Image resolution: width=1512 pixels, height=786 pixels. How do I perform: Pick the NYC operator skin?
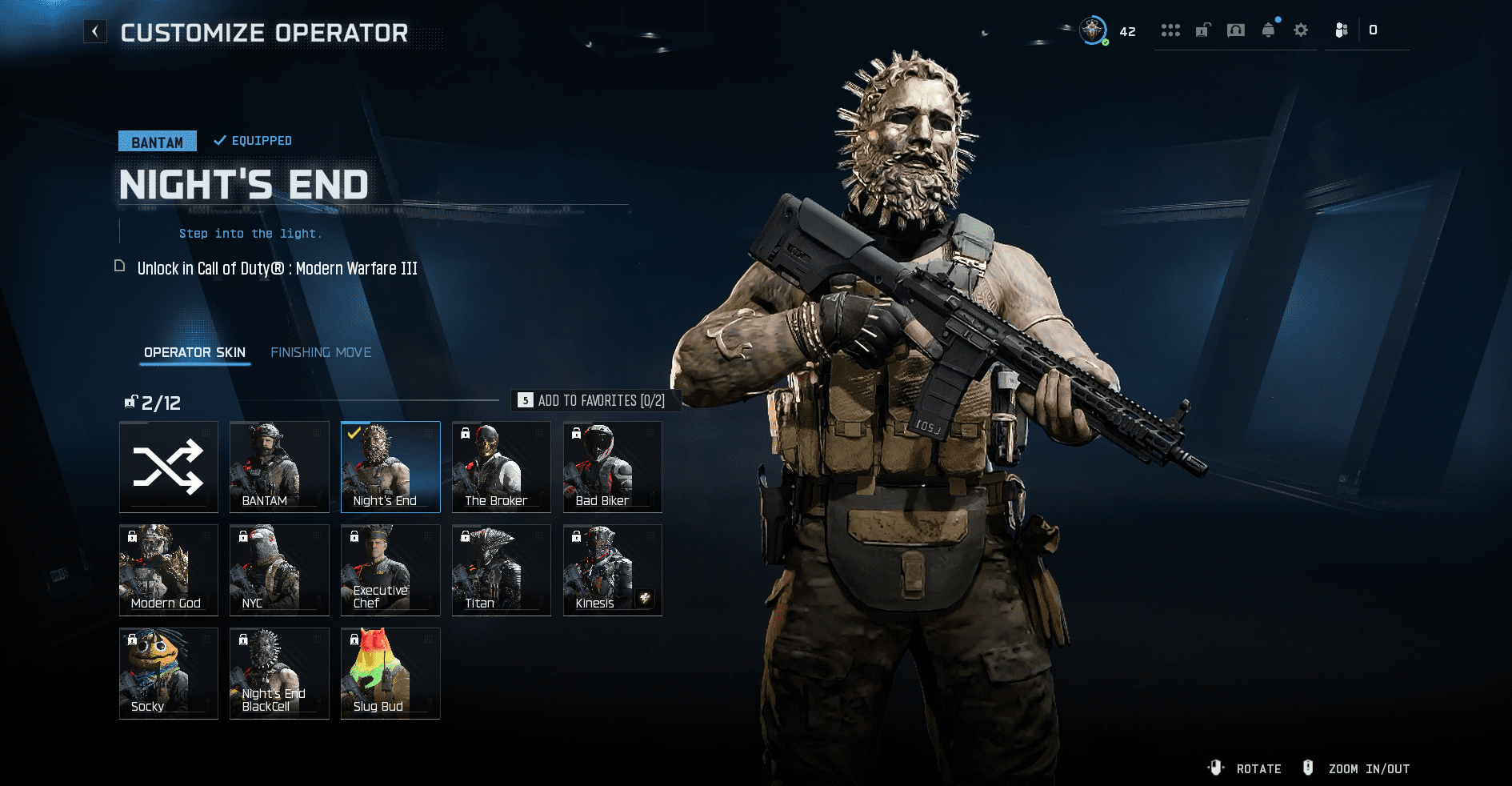point(279,570)
